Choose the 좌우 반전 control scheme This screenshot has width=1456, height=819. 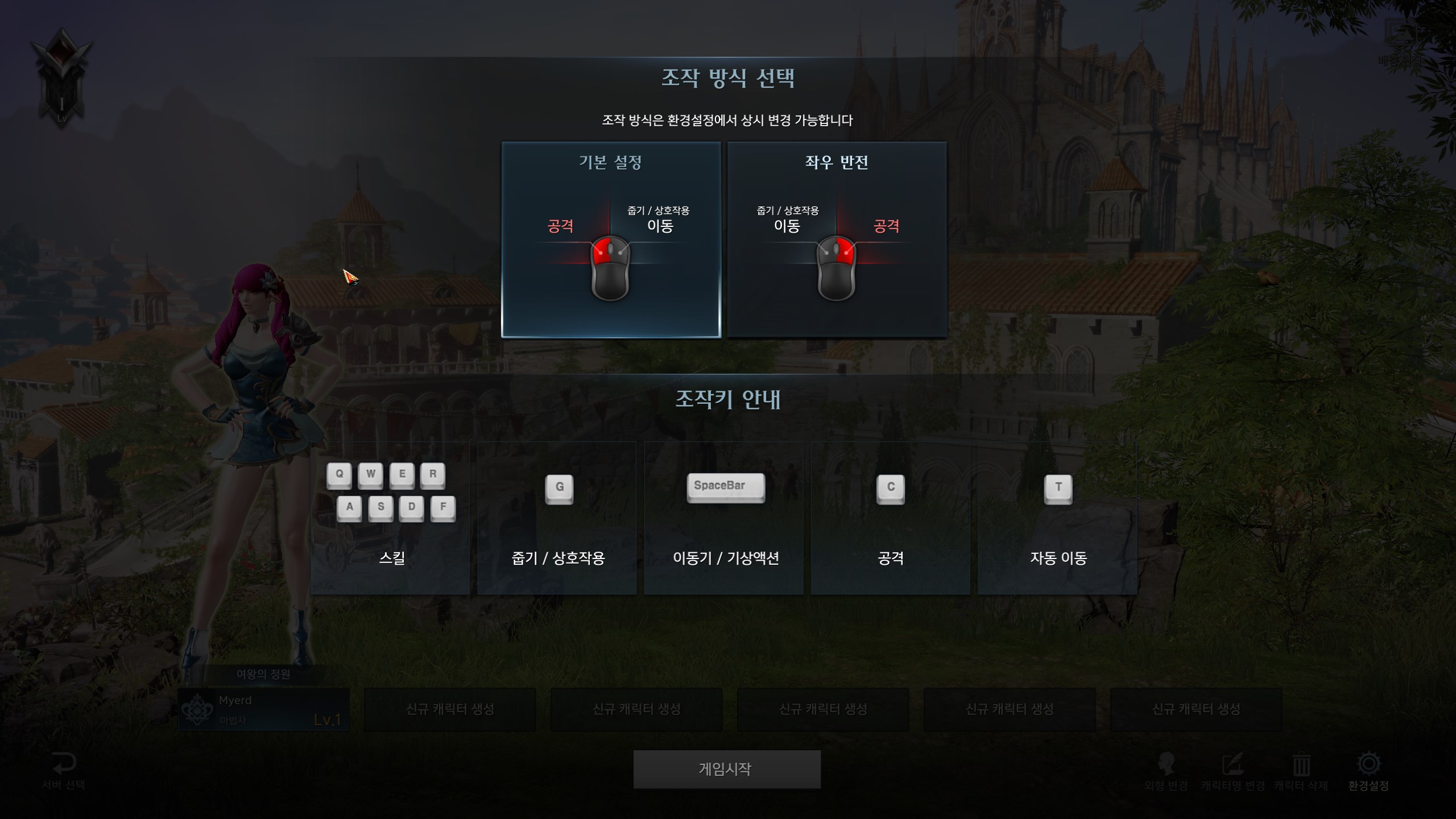tap(837, 239)
